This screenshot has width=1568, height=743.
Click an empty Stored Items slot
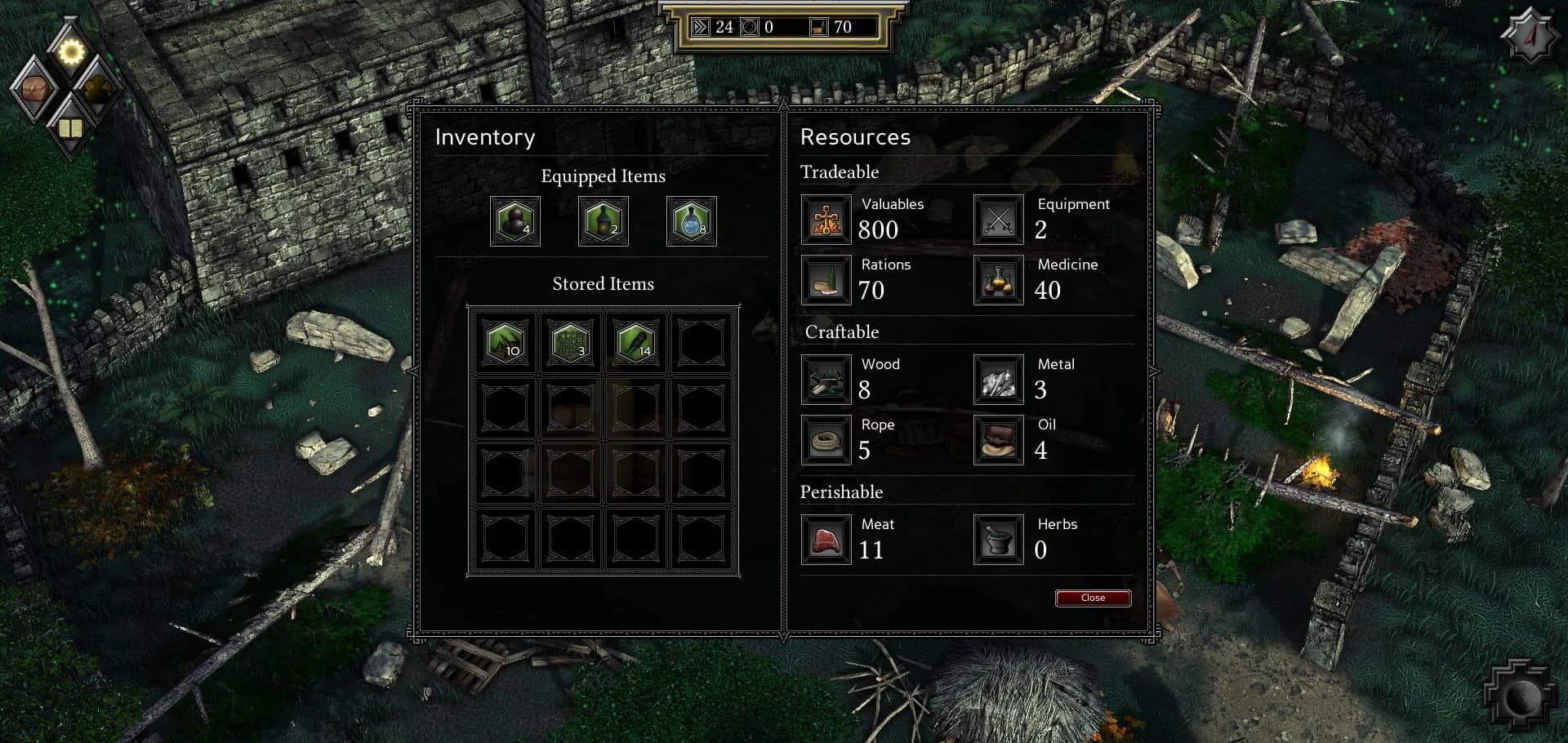tap(700, 342)
